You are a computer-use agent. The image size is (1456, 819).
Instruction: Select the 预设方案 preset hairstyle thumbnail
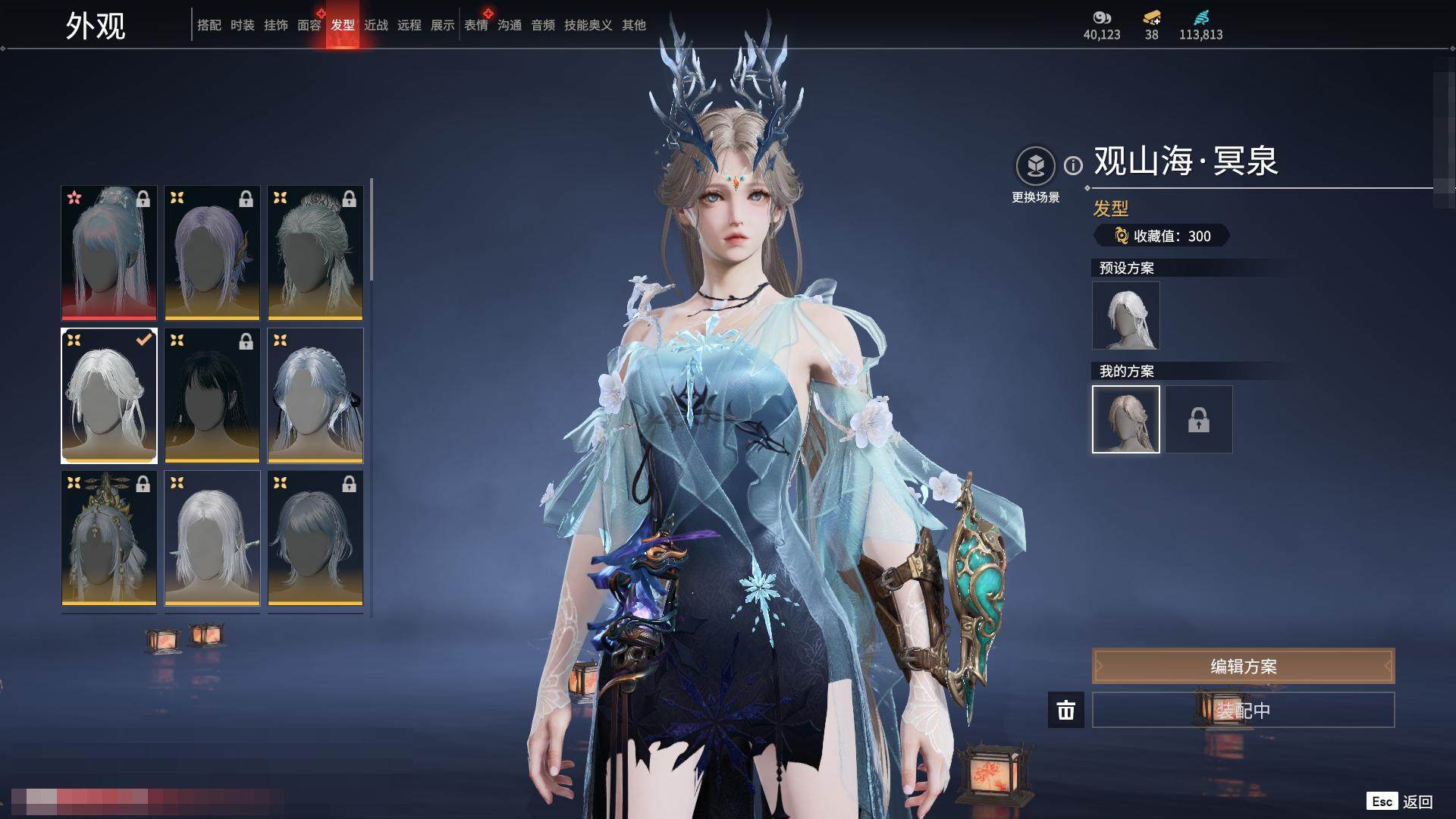pos(1125,315)
